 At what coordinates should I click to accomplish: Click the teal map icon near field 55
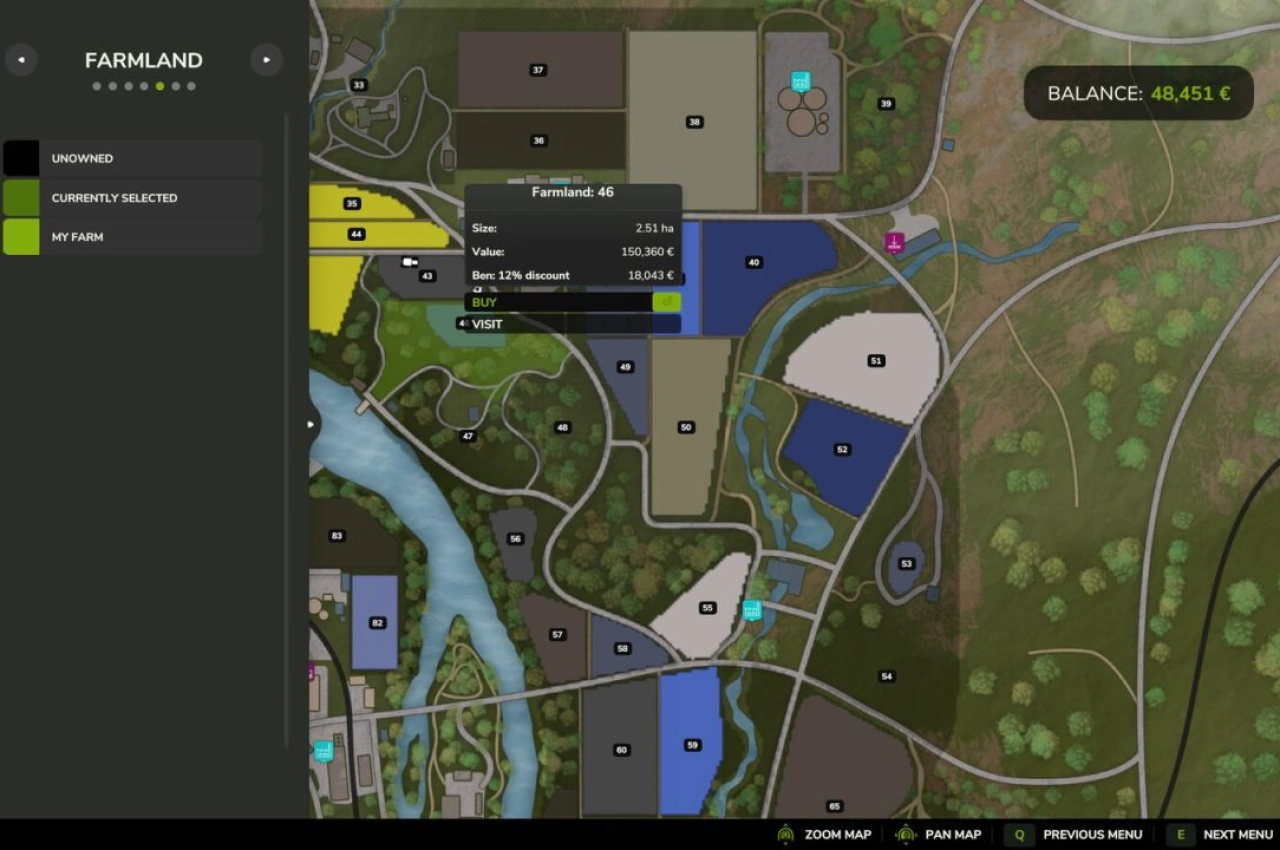click(x=750, y=608)
